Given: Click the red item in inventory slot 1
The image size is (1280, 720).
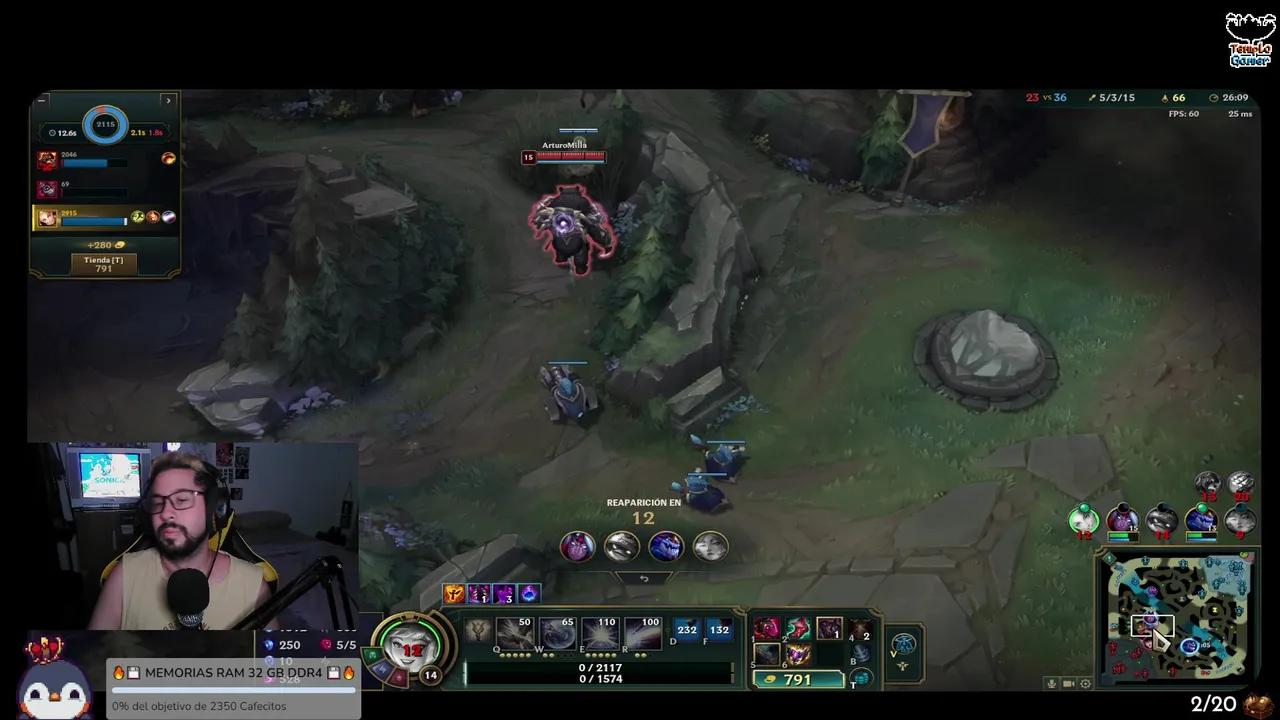Looking at the screenshot, I should click(x=768, y=629).
